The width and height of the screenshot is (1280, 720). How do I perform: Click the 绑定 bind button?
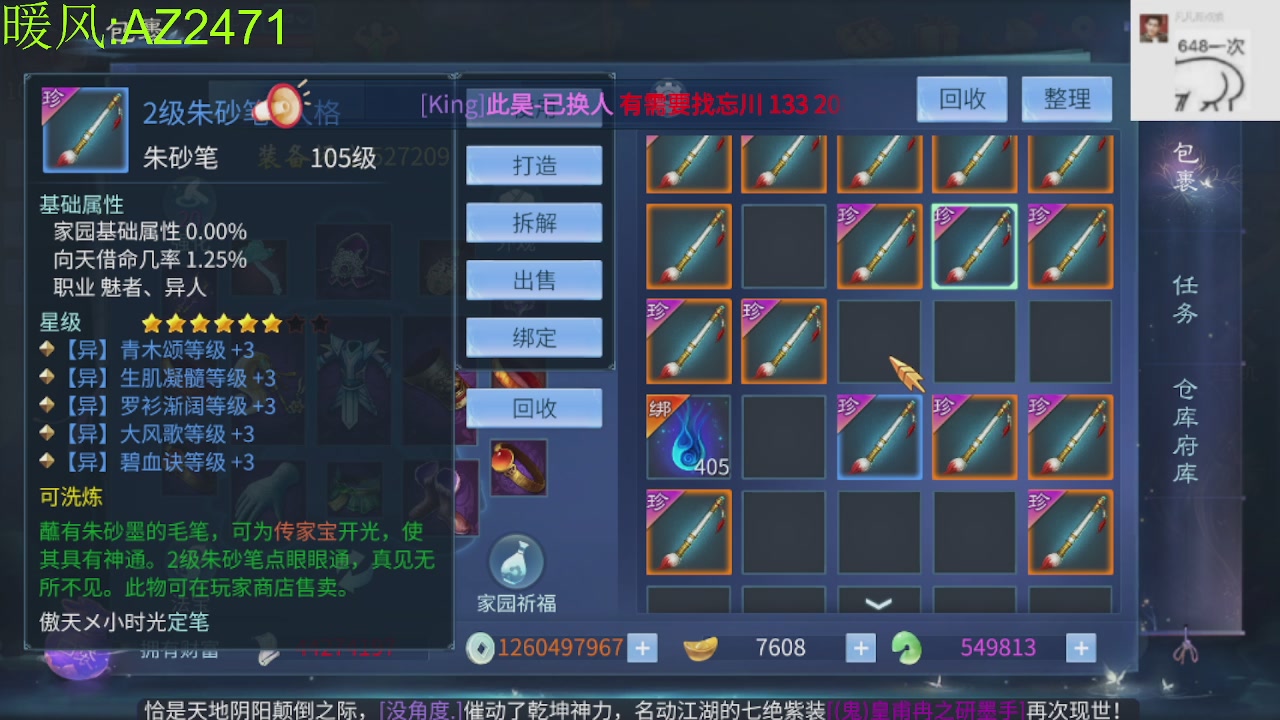[x=534, y=337]
